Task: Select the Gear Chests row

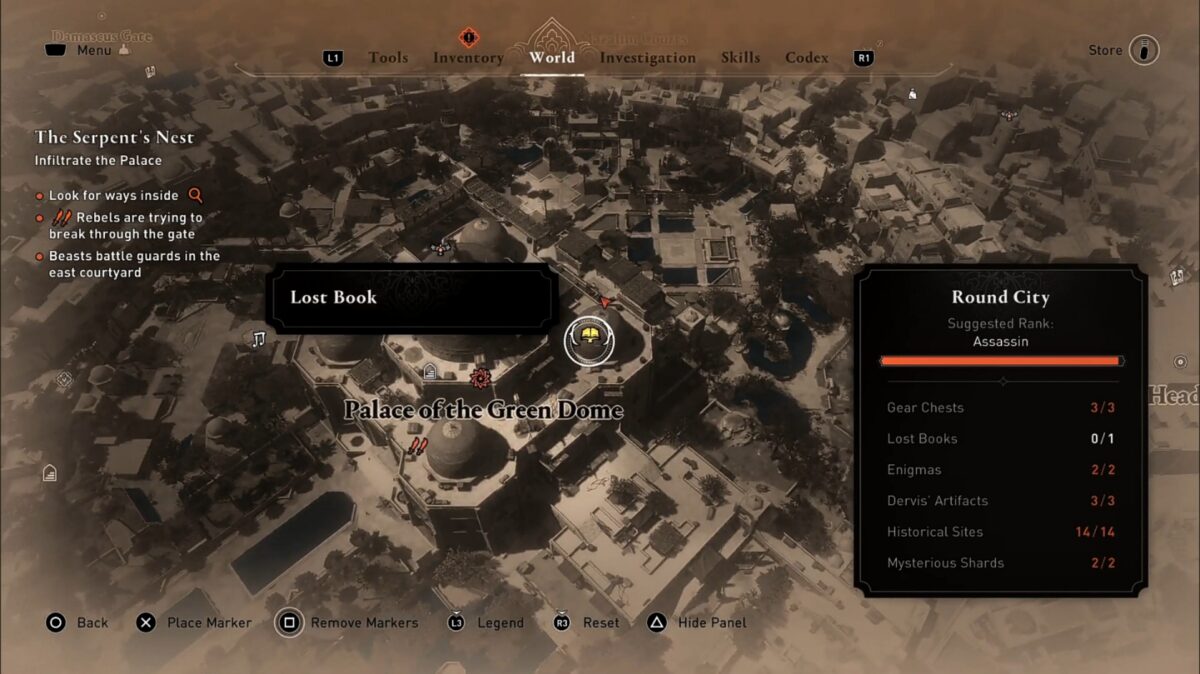Action: (1001, 408)
